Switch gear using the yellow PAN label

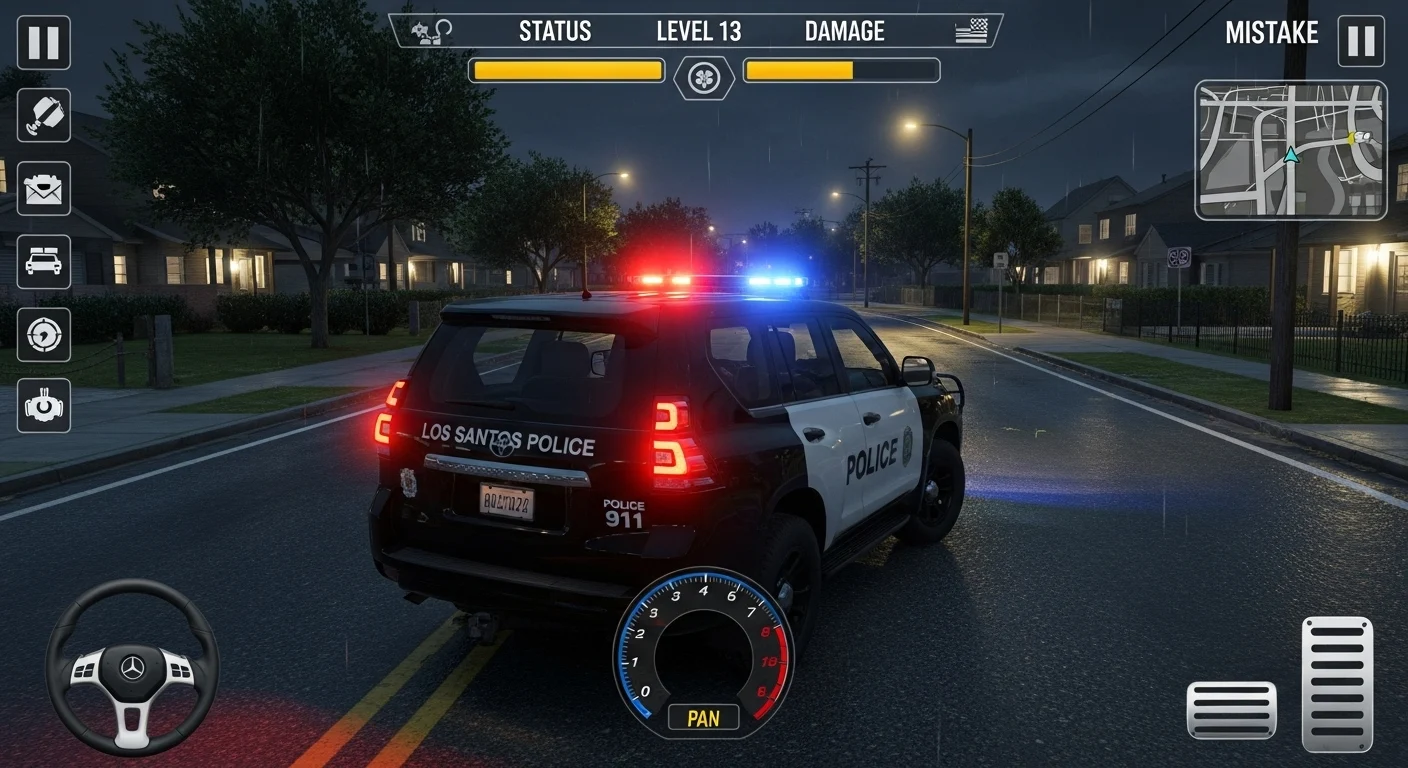click(x=703, y=718)
